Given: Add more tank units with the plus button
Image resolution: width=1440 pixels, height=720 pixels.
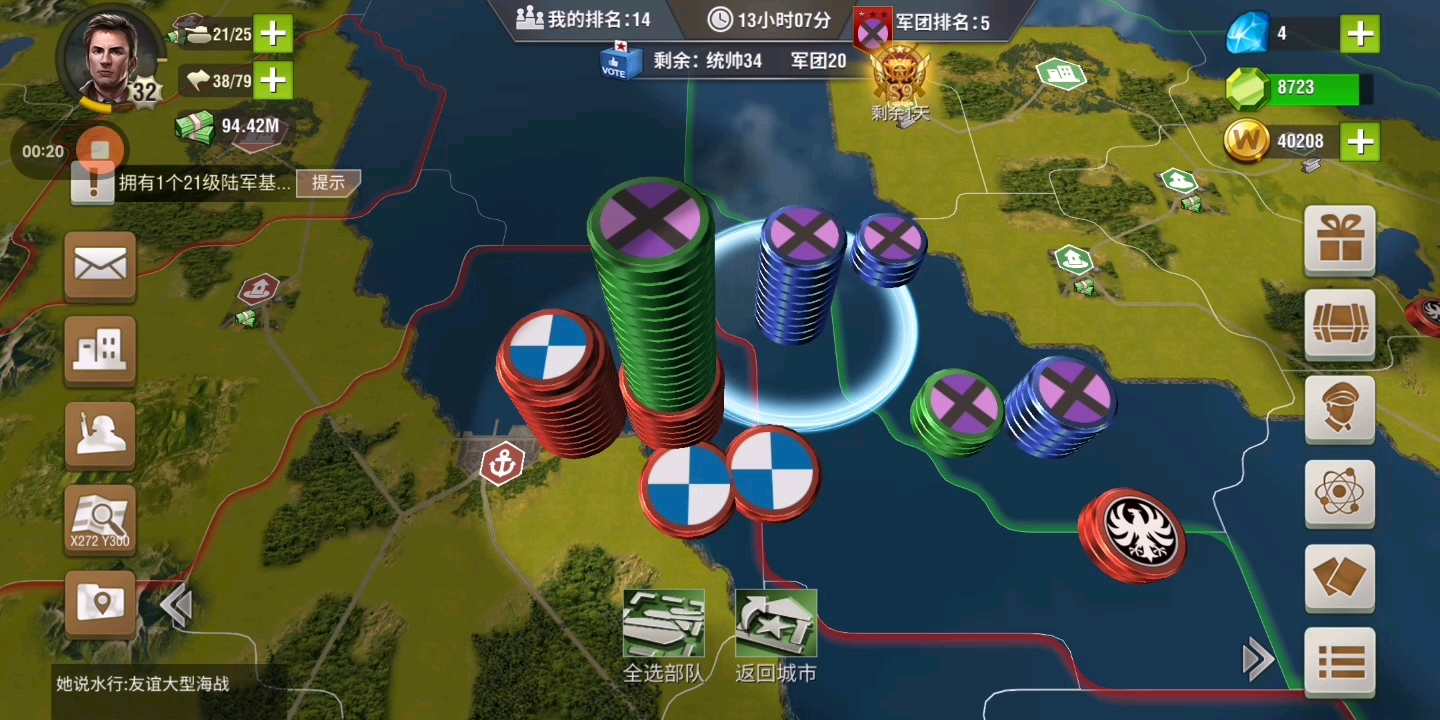Looking at the screenshot, I should pyautogui.click(x=272, y=34).
